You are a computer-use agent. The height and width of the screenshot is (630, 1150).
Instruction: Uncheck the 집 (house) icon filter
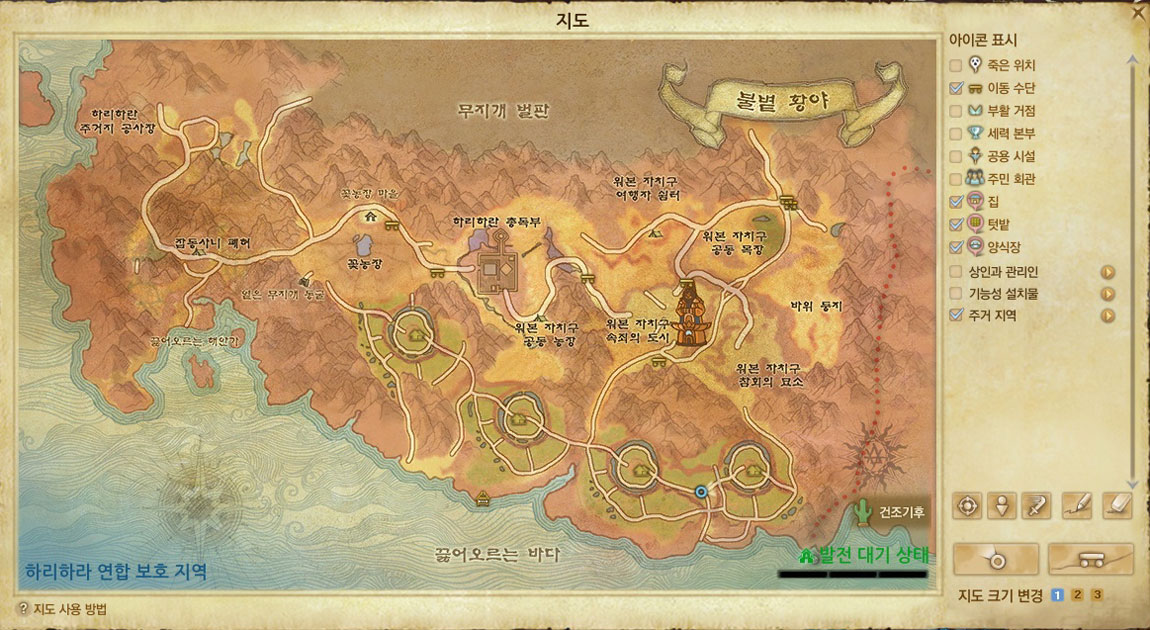click(956, 202)
